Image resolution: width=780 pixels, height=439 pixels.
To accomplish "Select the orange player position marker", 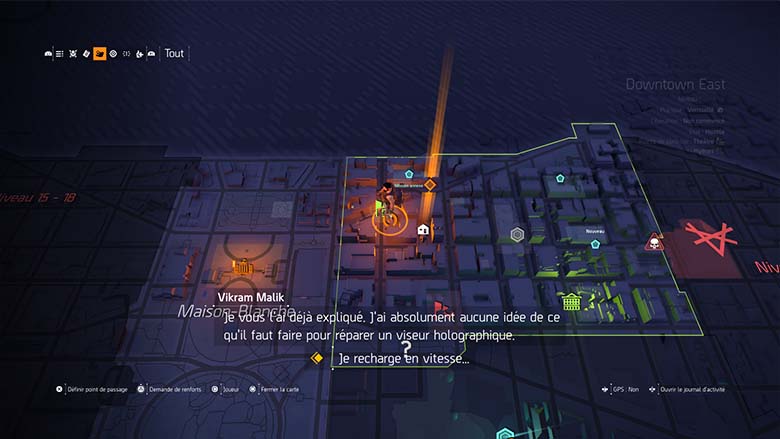I will (389, 218).
